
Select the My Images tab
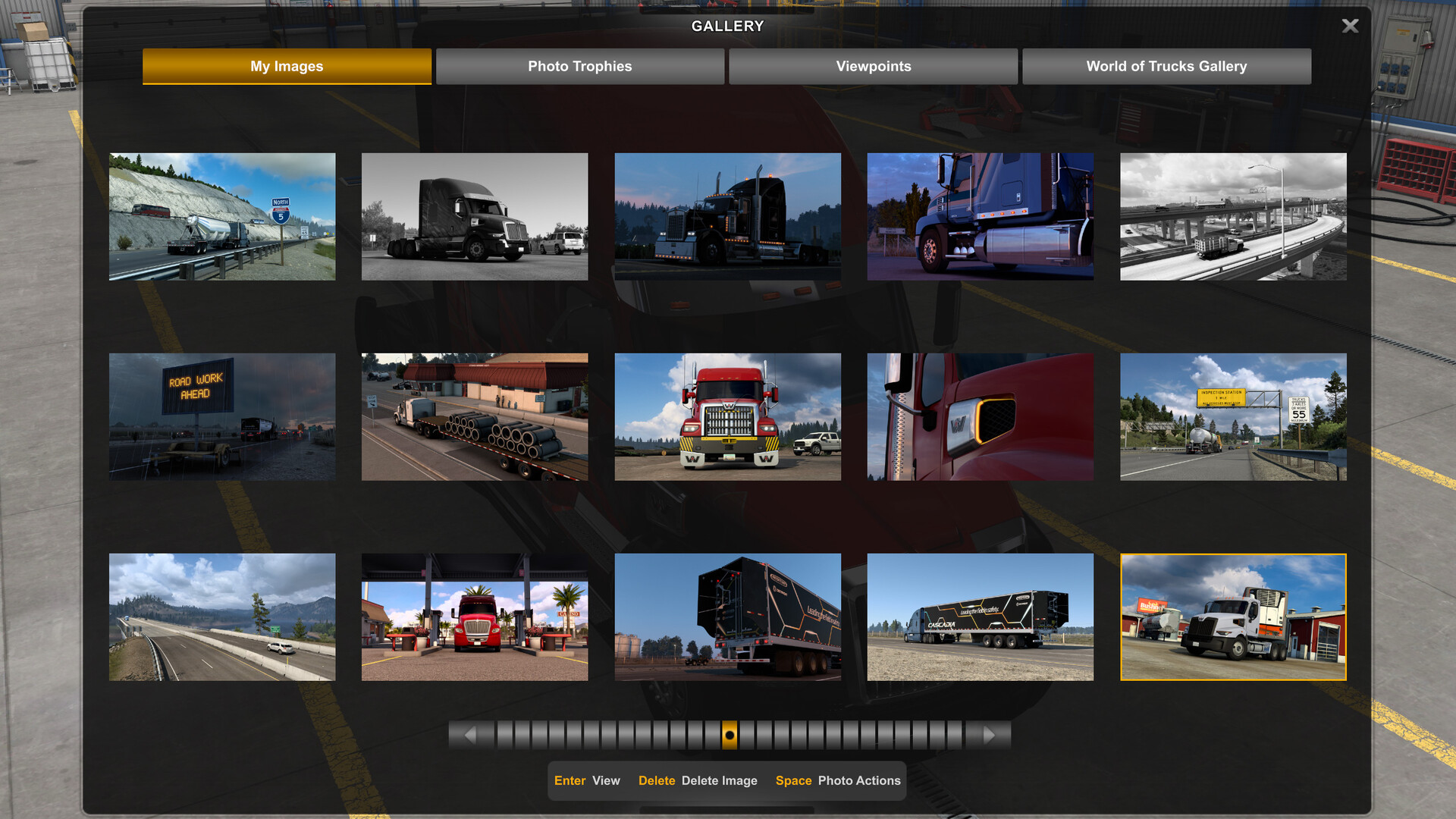tap(287, 66)
